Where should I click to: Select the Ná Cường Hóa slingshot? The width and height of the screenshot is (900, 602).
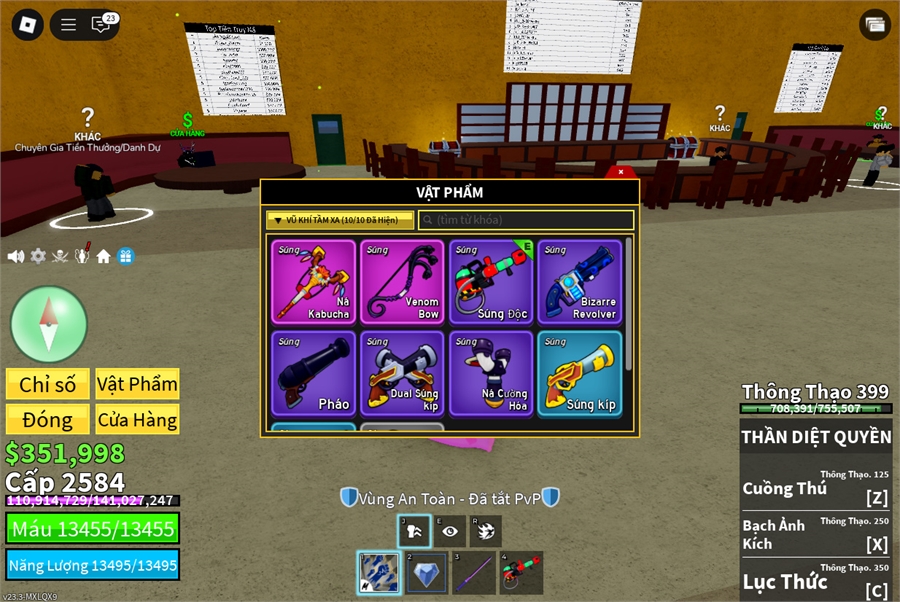pyautogui.click(x=491, y=373)
